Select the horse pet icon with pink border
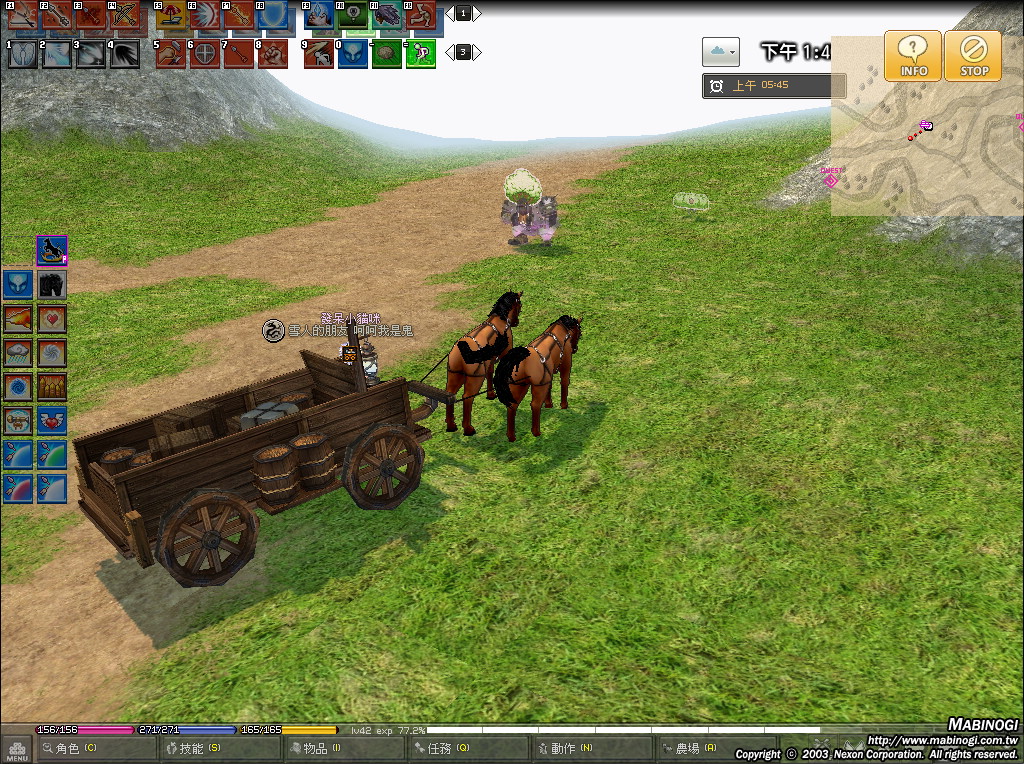Image resolution: width=1024 pixels, height=764 pixels. pyautogui.click(x=52, y=250)
